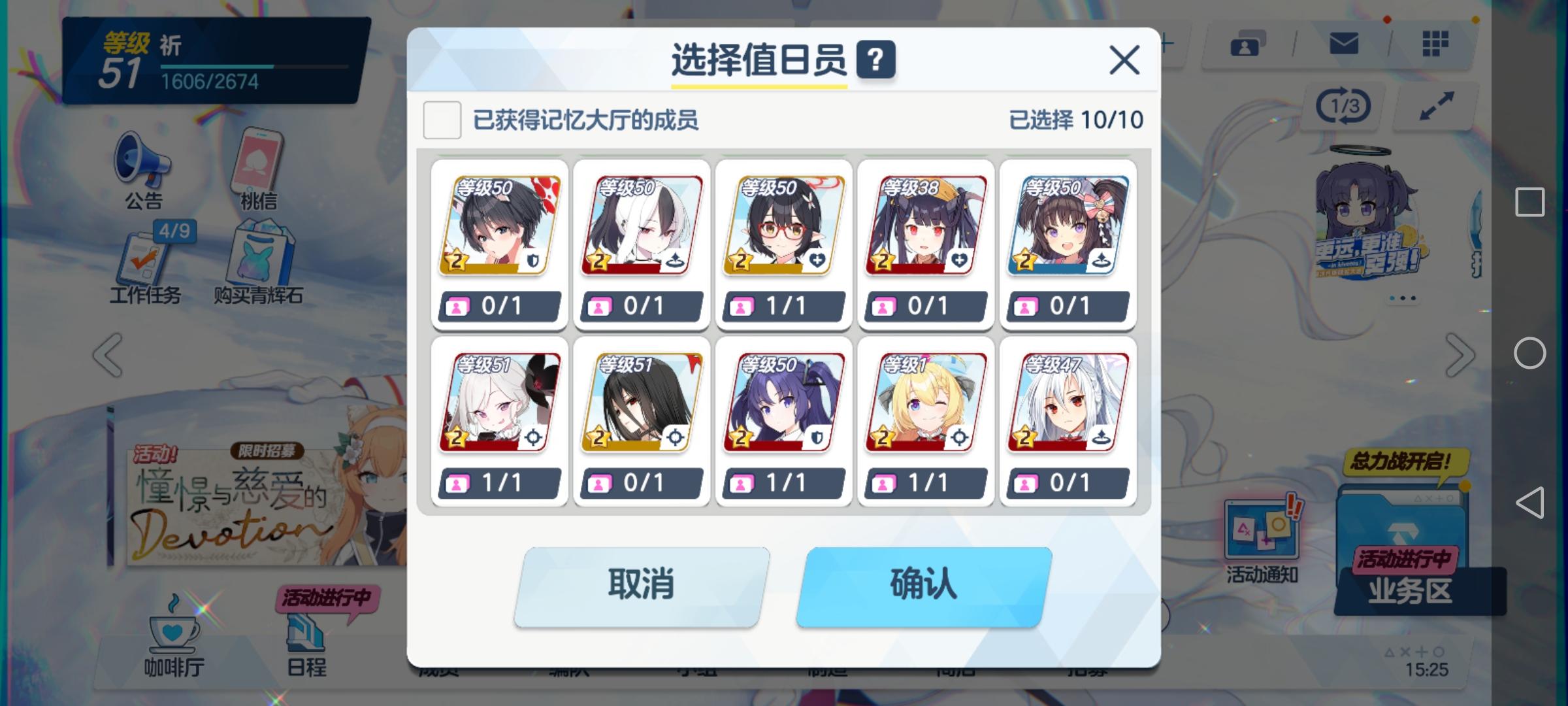Select the level 47 member card
Viewport: 1568px width, 706px height.
point(1068,401)
